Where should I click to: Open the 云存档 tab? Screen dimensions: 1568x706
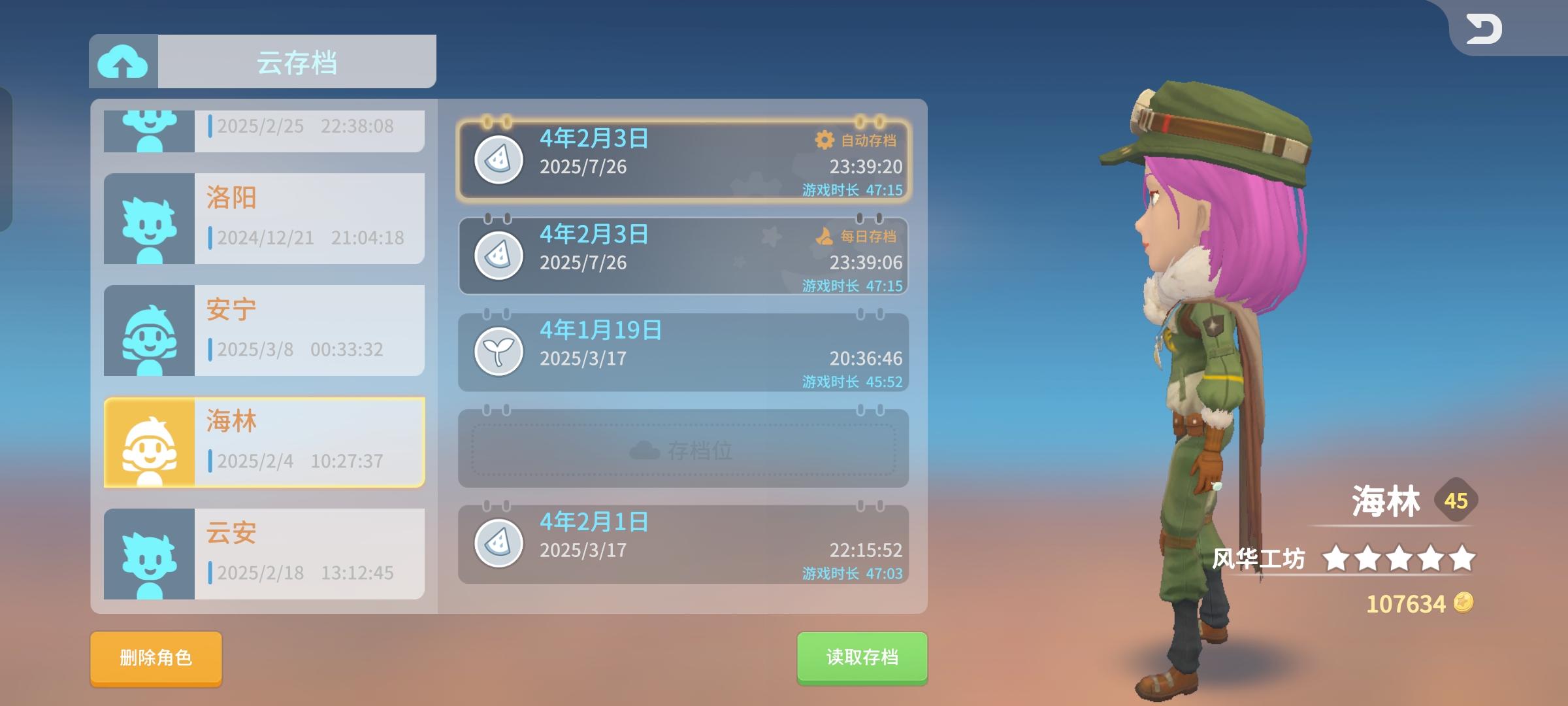tap(294, 60)
